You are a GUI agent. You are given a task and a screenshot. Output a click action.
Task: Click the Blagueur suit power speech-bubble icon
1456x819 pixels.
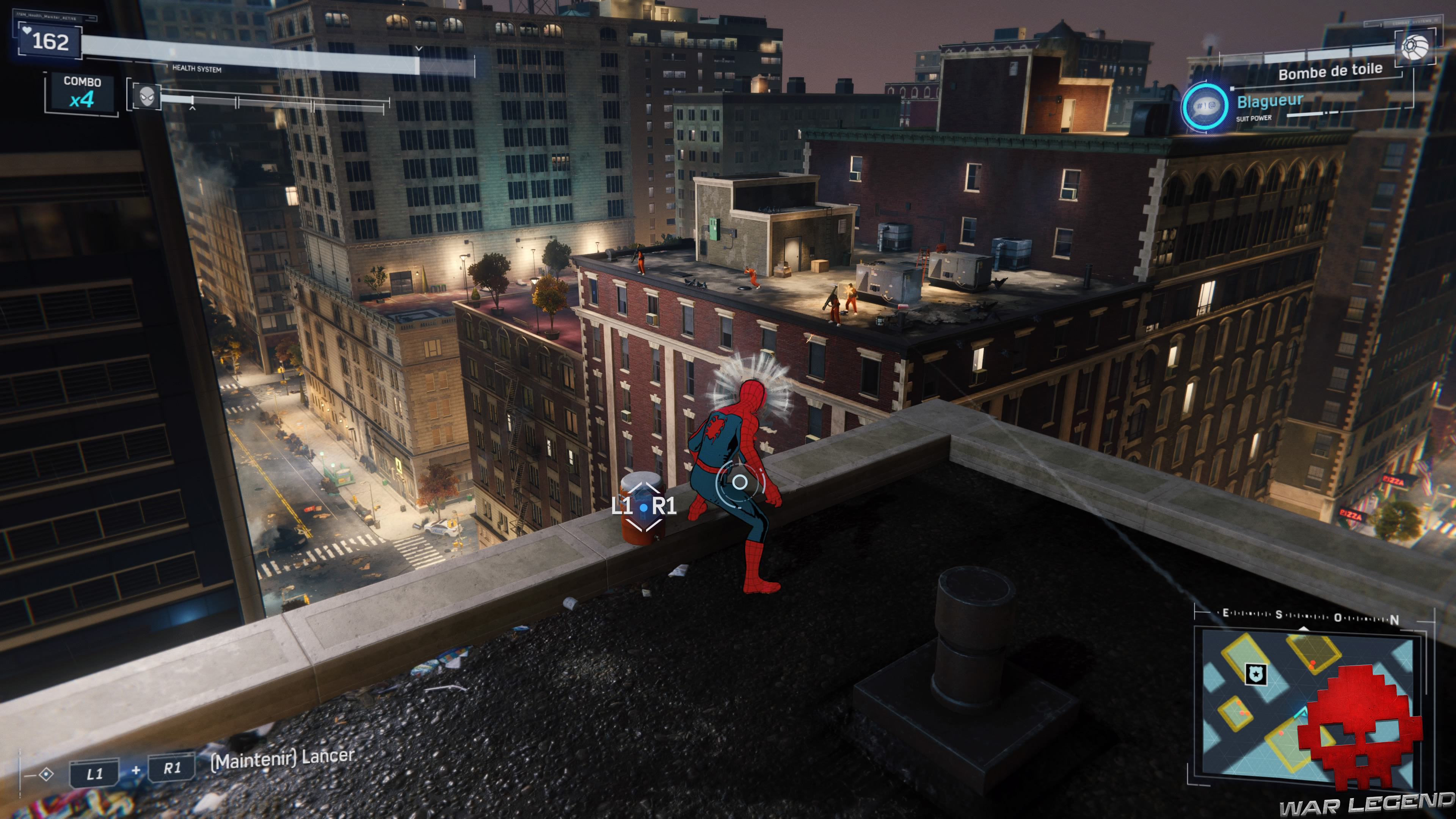click(x=1205, y=107)
